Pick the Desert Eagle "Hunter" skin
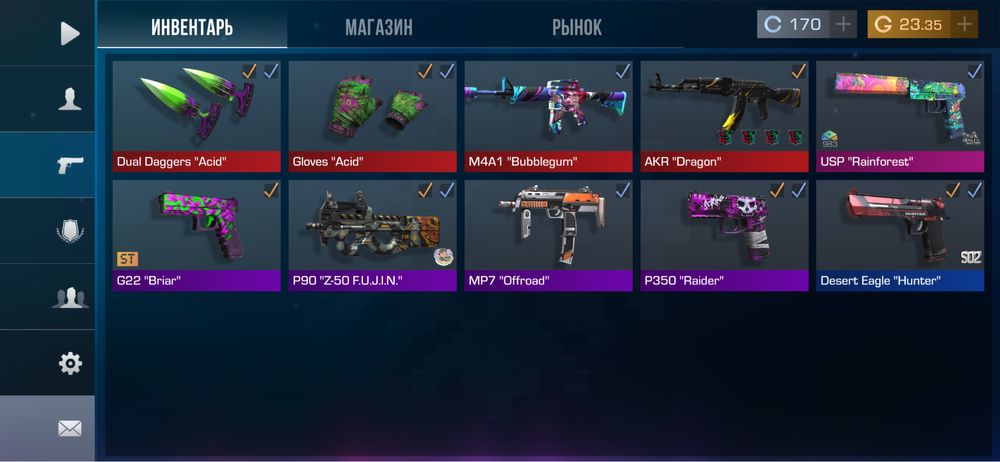The image size is (1000, 462). [900, 235]
